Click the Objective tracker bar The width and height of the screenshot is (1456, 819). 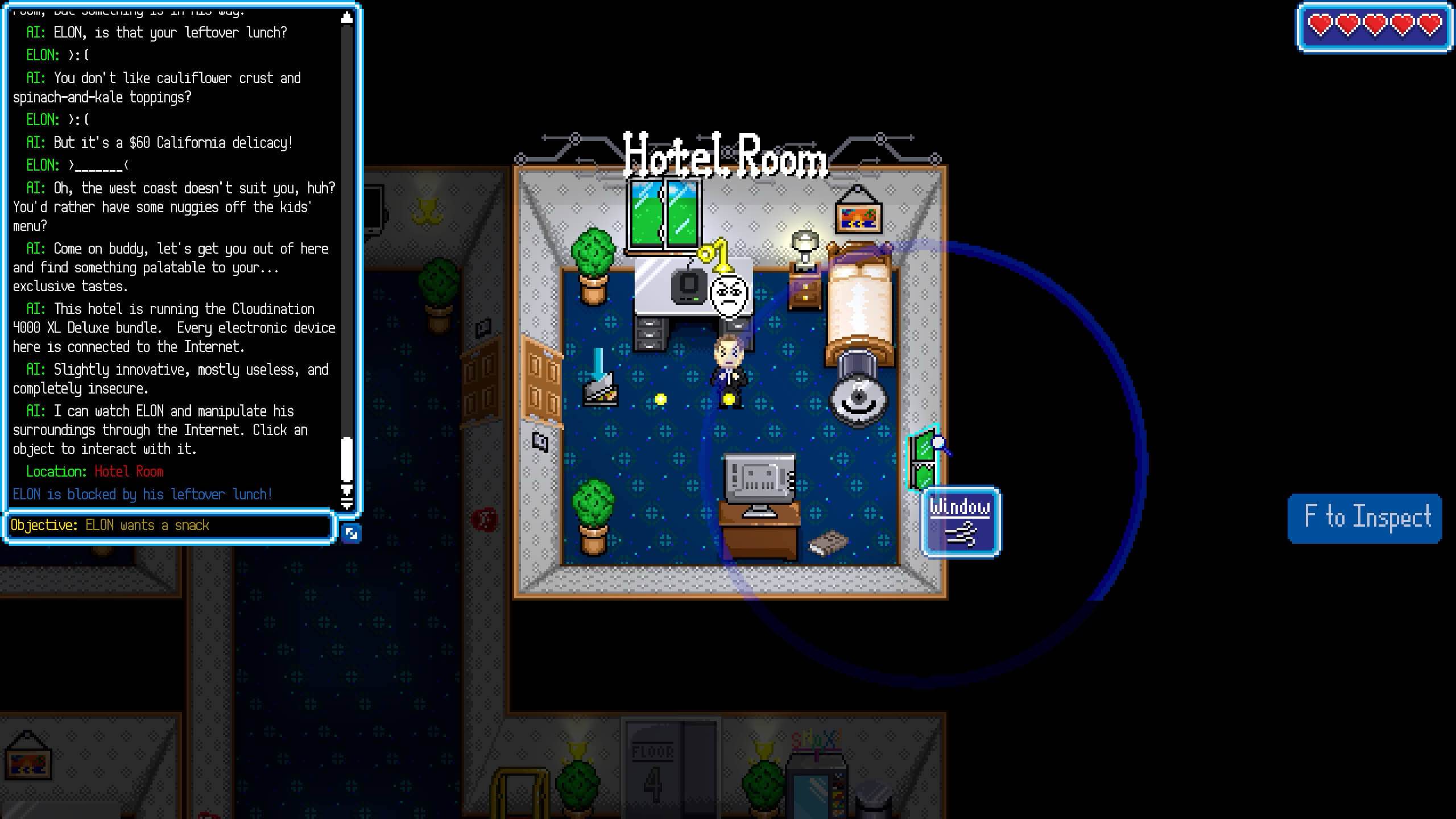[169, 526]
